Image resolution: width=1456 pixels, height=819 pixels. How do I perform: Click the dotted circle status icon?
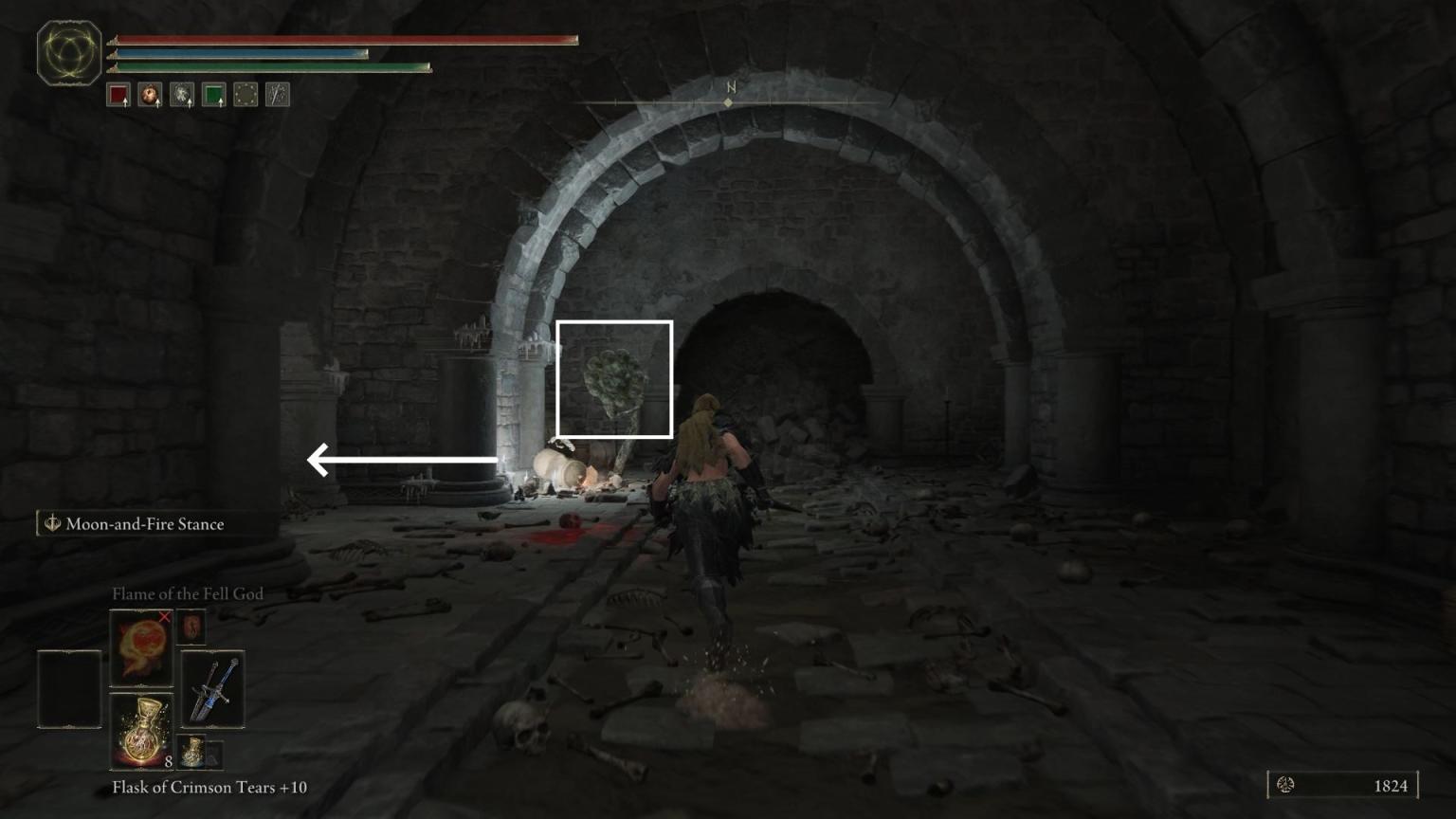click(x=245, y=94)
